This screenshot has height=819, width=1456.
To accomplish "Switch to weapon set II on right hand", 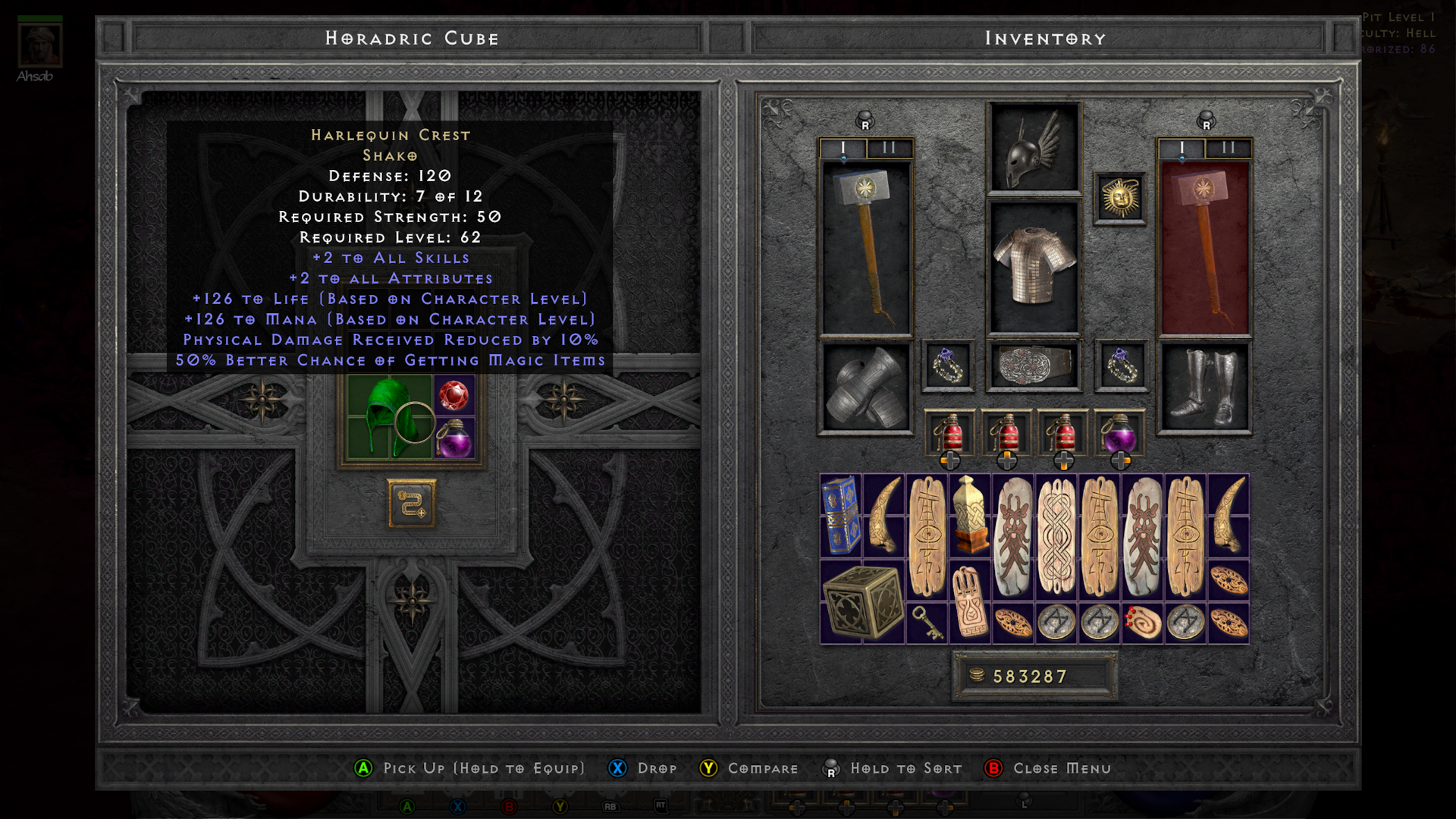I will point(1228,148).
